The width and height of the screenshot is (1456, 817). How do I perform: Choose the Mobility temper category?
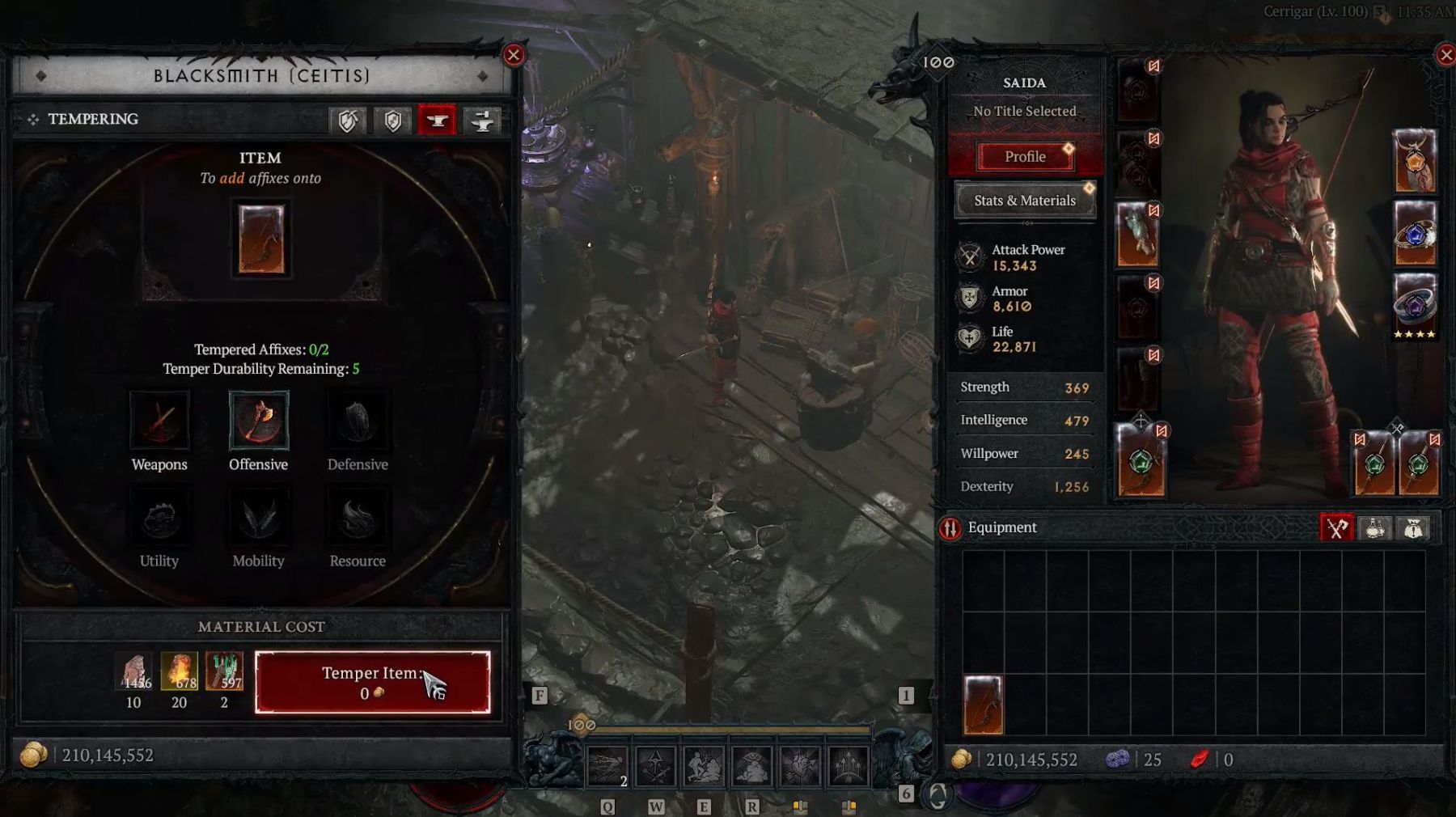259,519
